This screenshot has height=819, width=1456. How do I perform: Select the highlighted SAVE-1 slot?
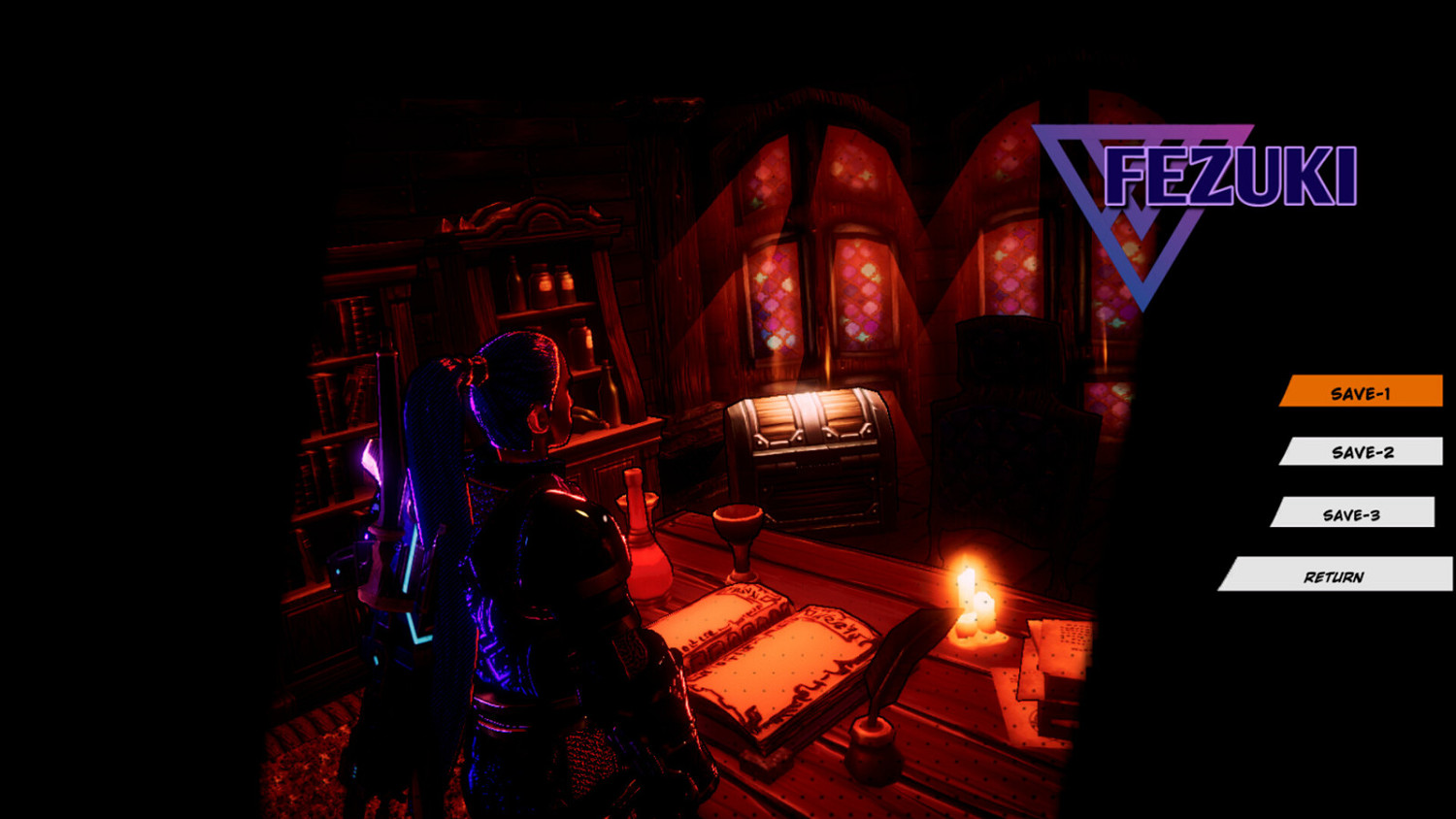(1363, 392)
